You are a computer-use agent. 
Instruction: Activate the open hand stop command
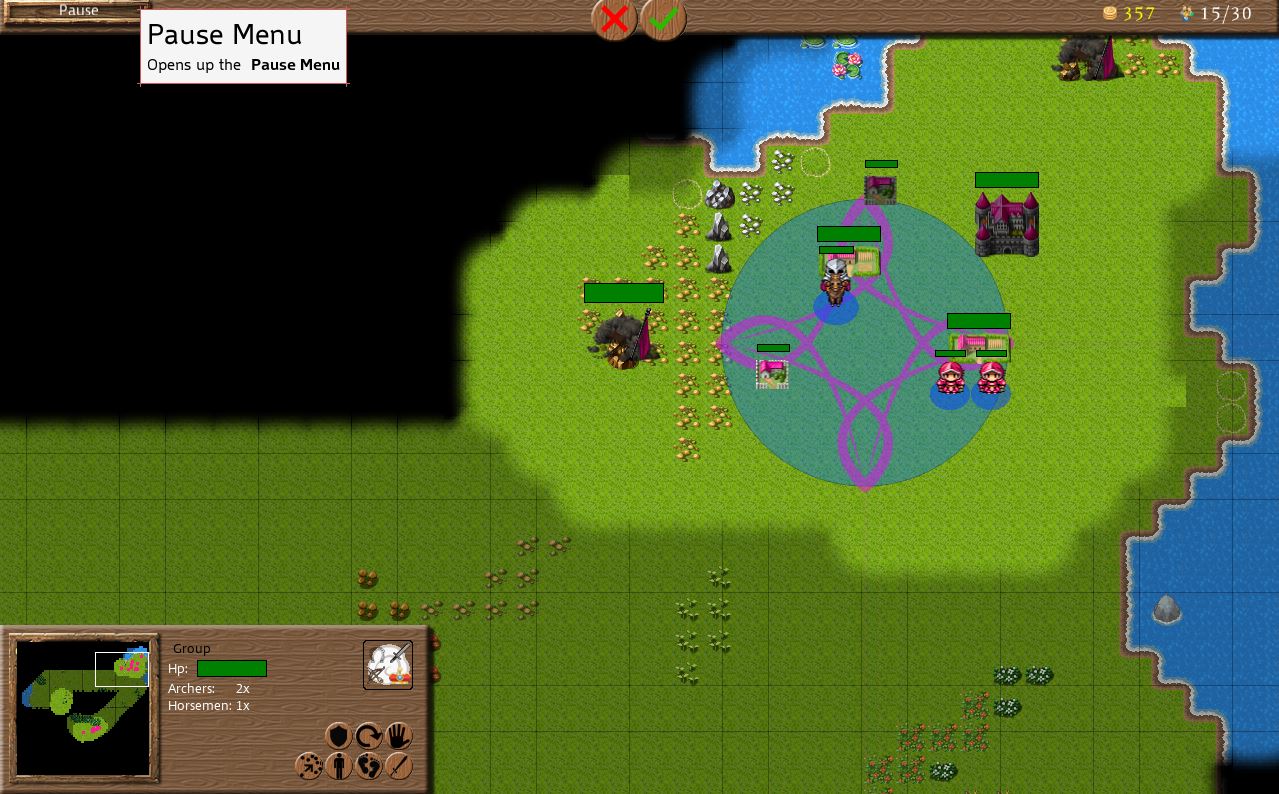click(399, 736)
